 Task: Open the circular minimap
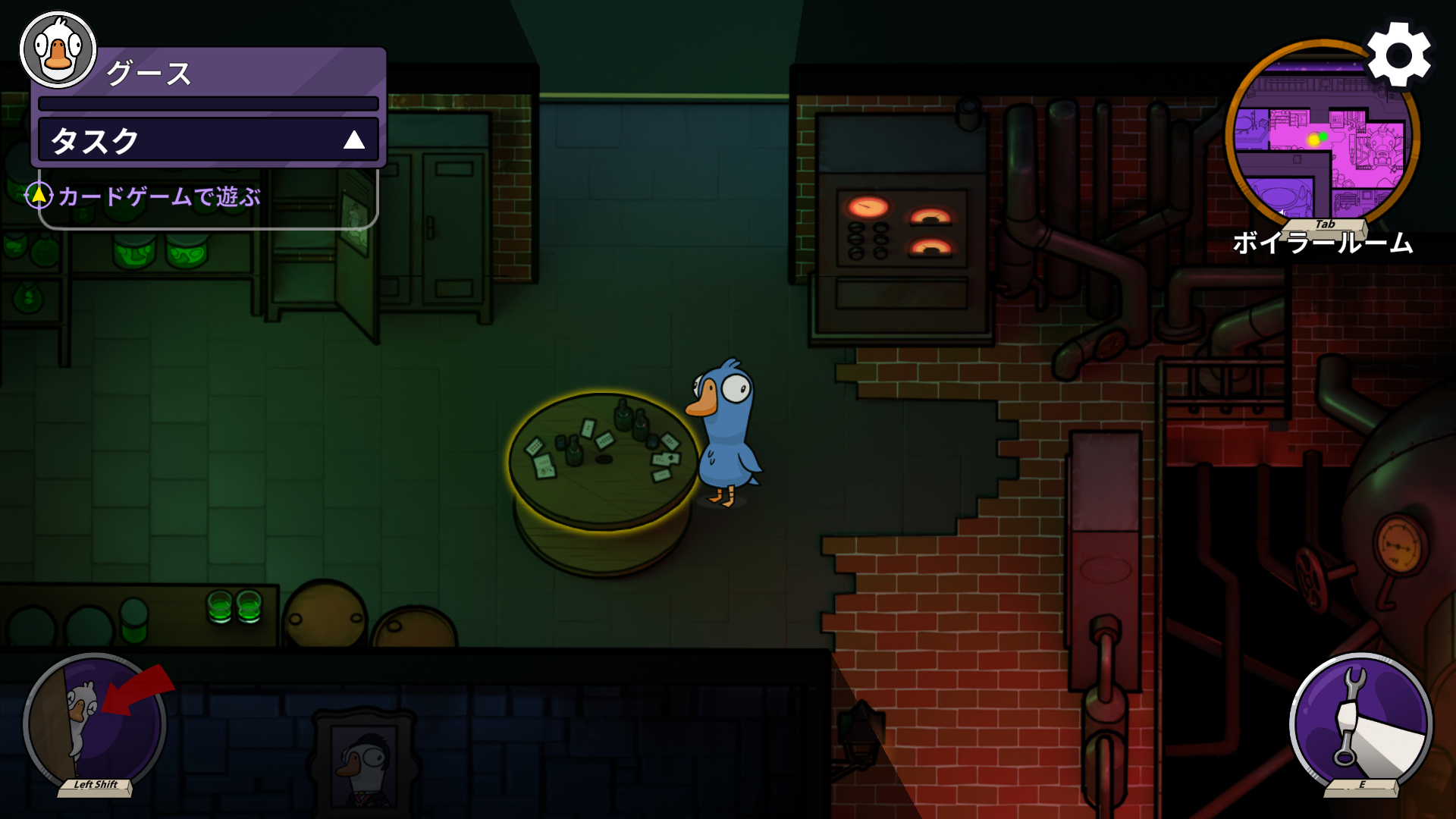click(1320, 140)
